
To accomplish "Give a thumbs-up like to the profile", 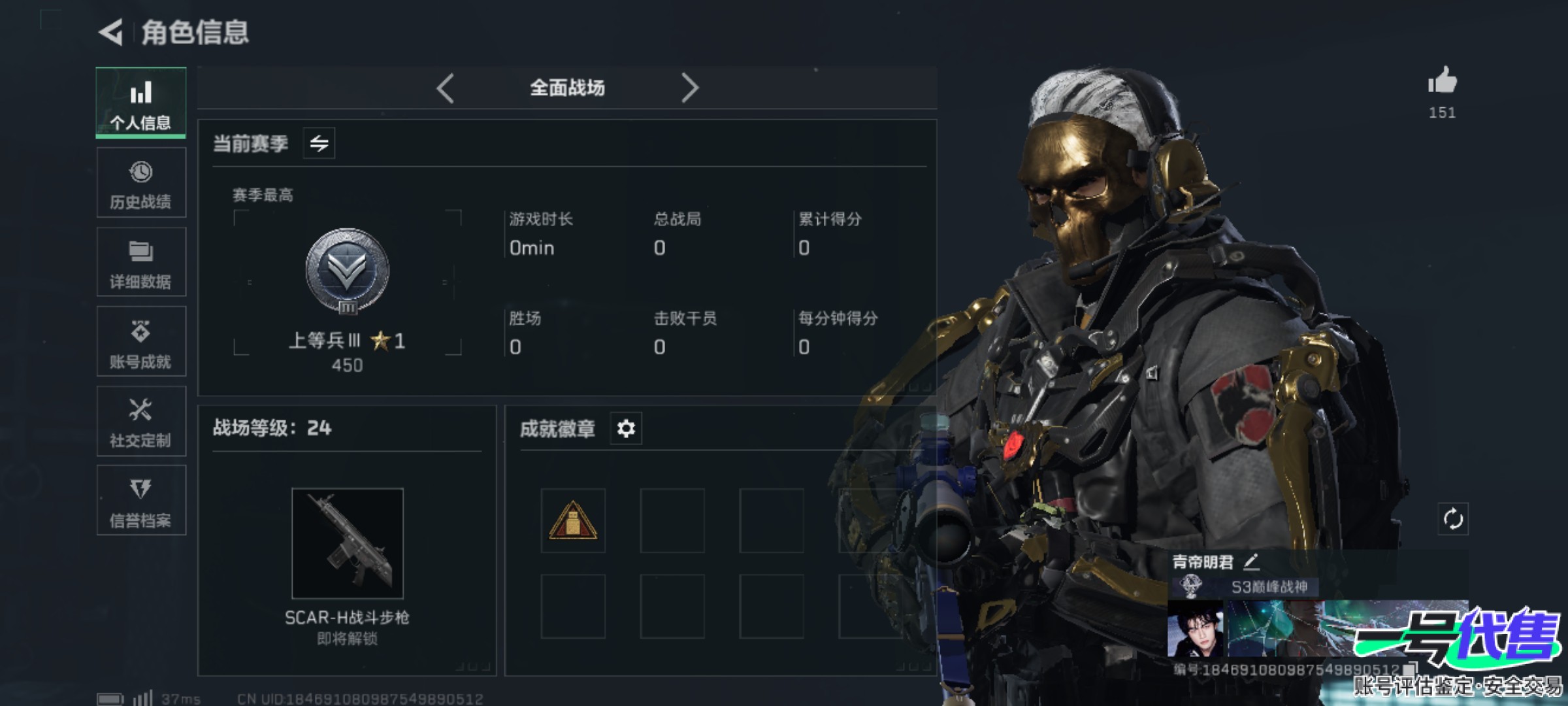I will (1442, 82).
